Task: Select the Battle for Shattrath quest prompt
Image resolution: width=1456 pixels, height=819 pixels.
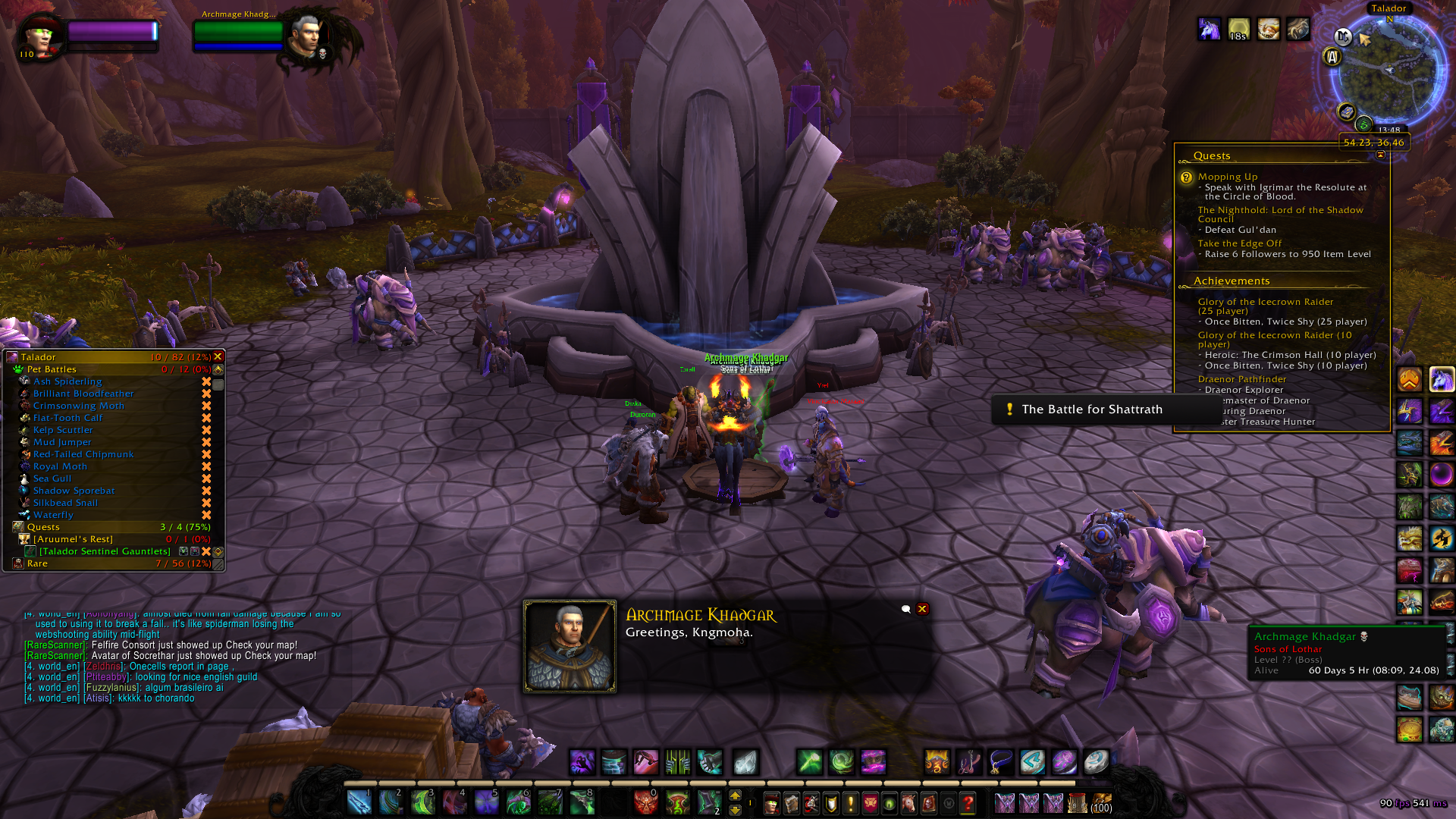Action: coord(1090,409)
